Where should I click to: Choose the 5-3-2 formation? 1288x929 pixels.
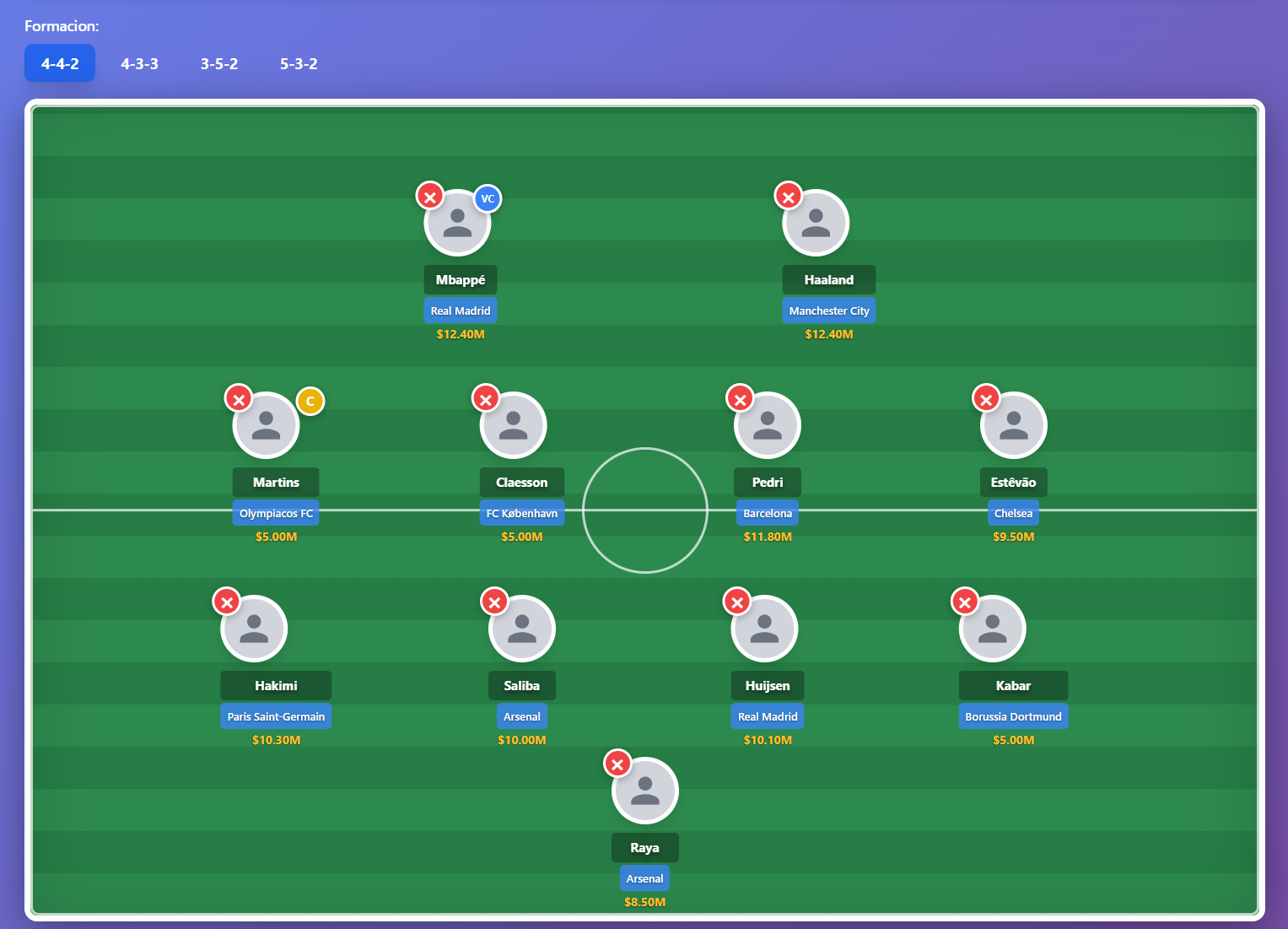click(x=299, y=63)
